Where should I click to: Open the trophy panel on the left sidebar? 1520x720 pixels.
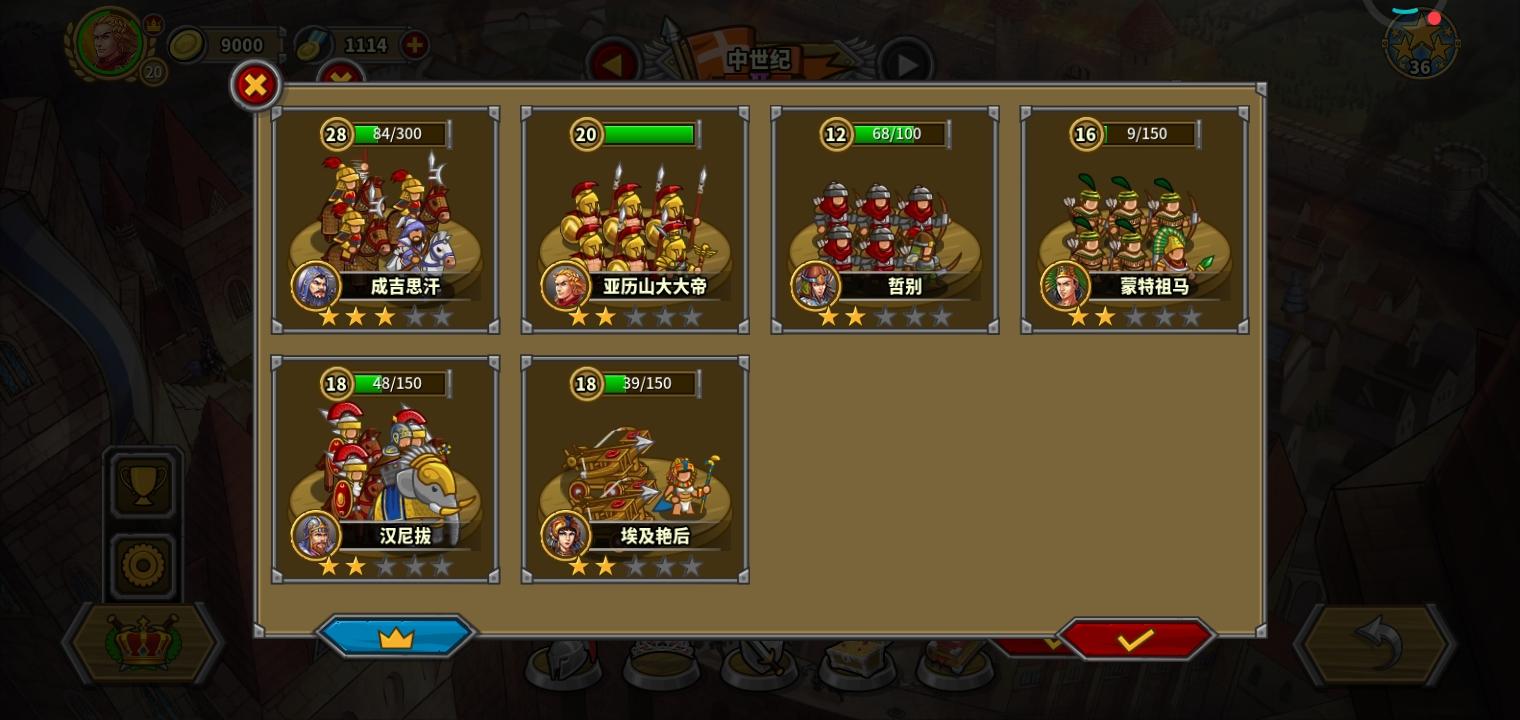(142, 484)
